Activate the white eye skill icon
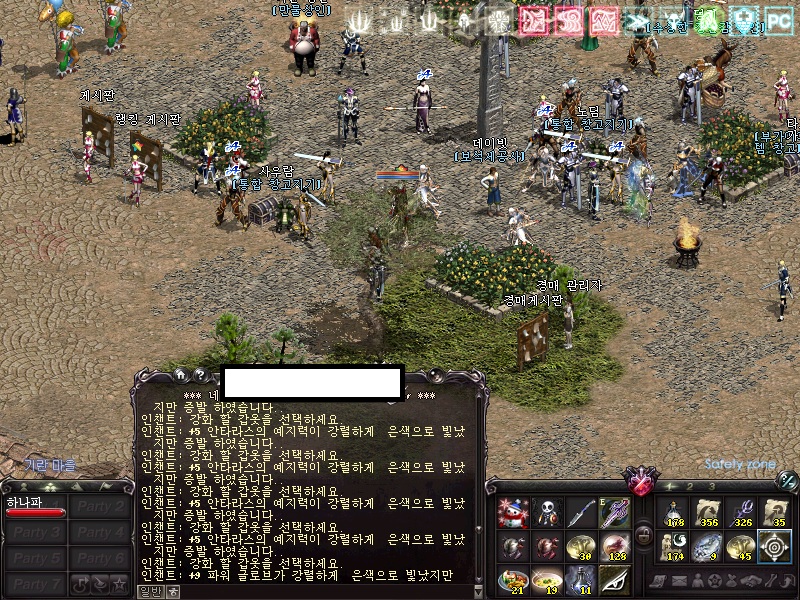Viewport: 800px width, 600px height. [614, 580]
